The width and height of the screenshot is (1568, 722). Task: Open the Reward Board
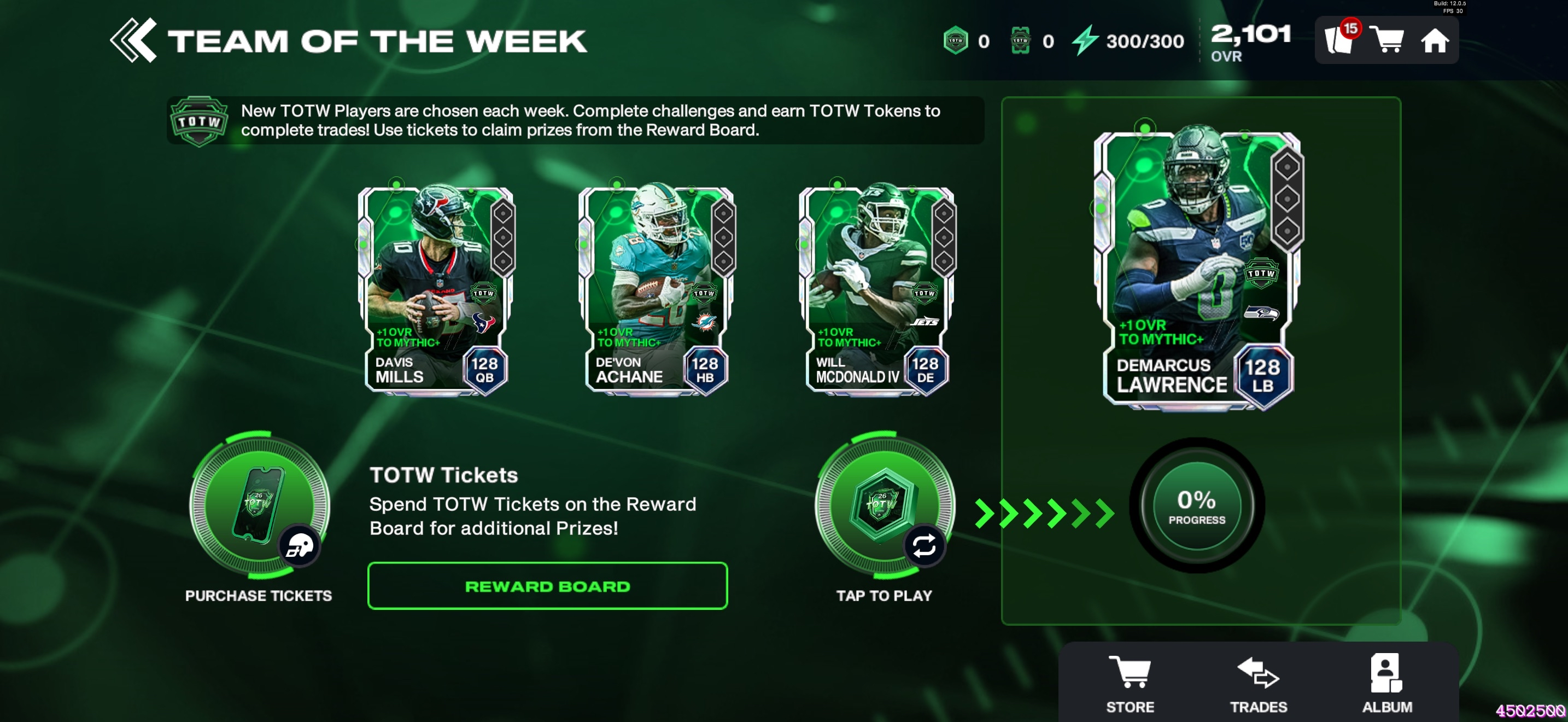(547, 586)
